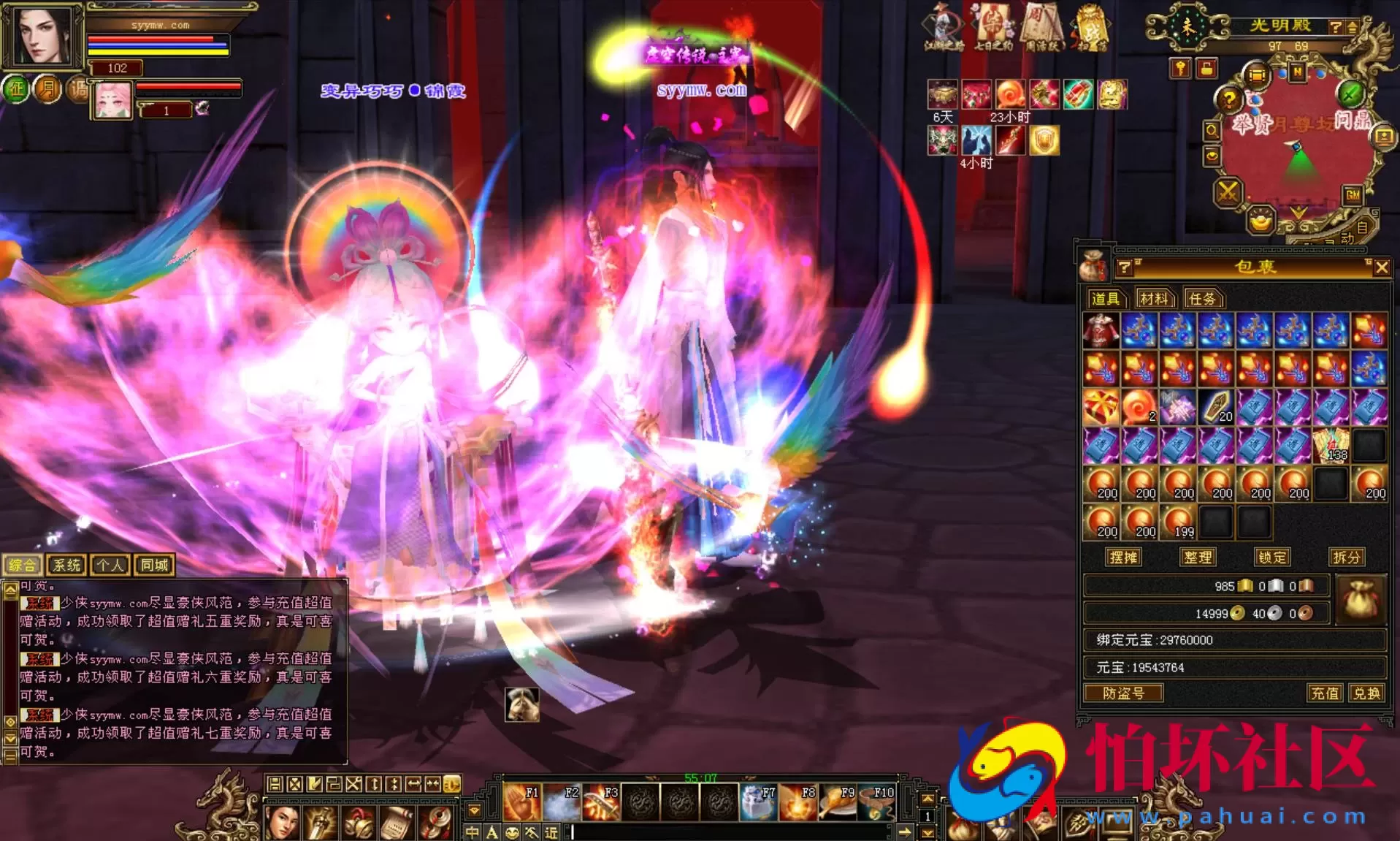Use the F9 roast chicken leg item
This screenshot has width=1400, height=841.
(x=837, y=802)
